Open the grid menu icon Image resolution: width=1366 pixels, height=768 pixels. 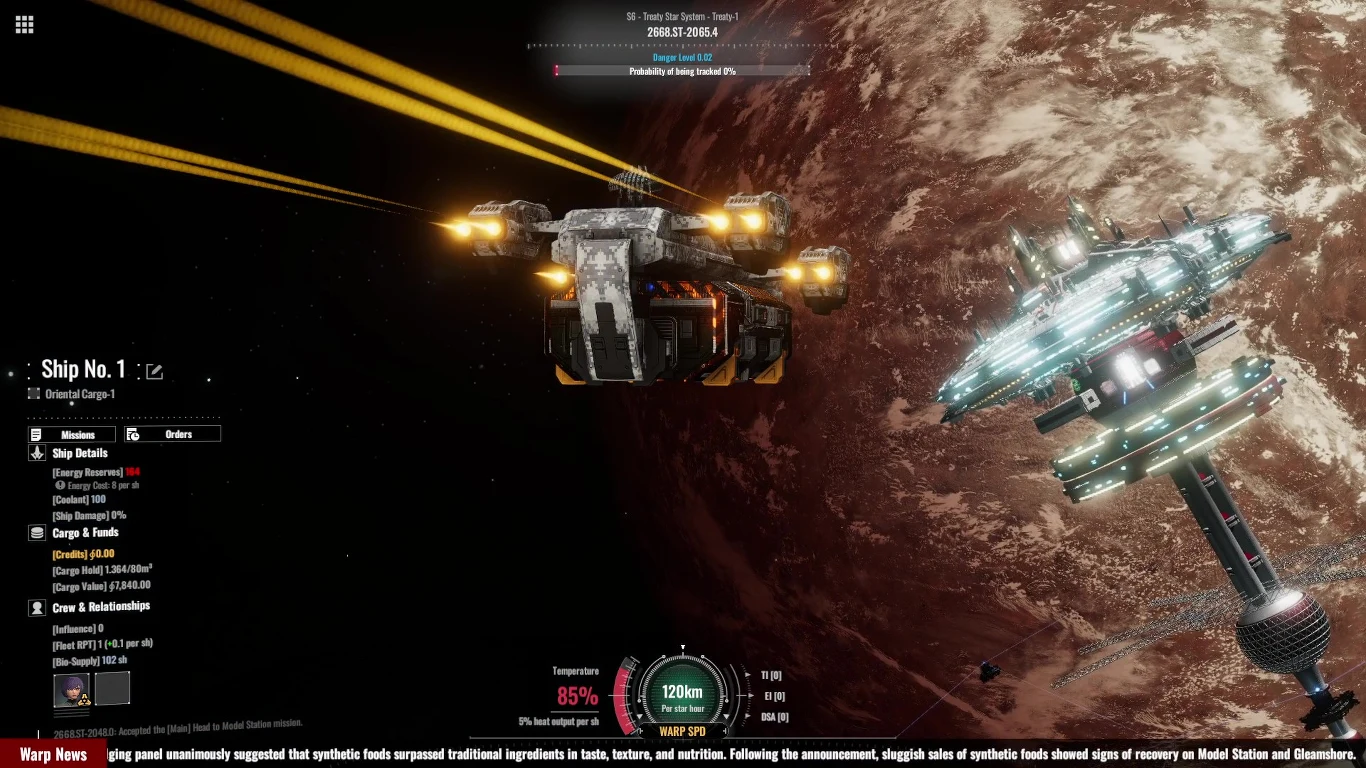tap(25, 25)
